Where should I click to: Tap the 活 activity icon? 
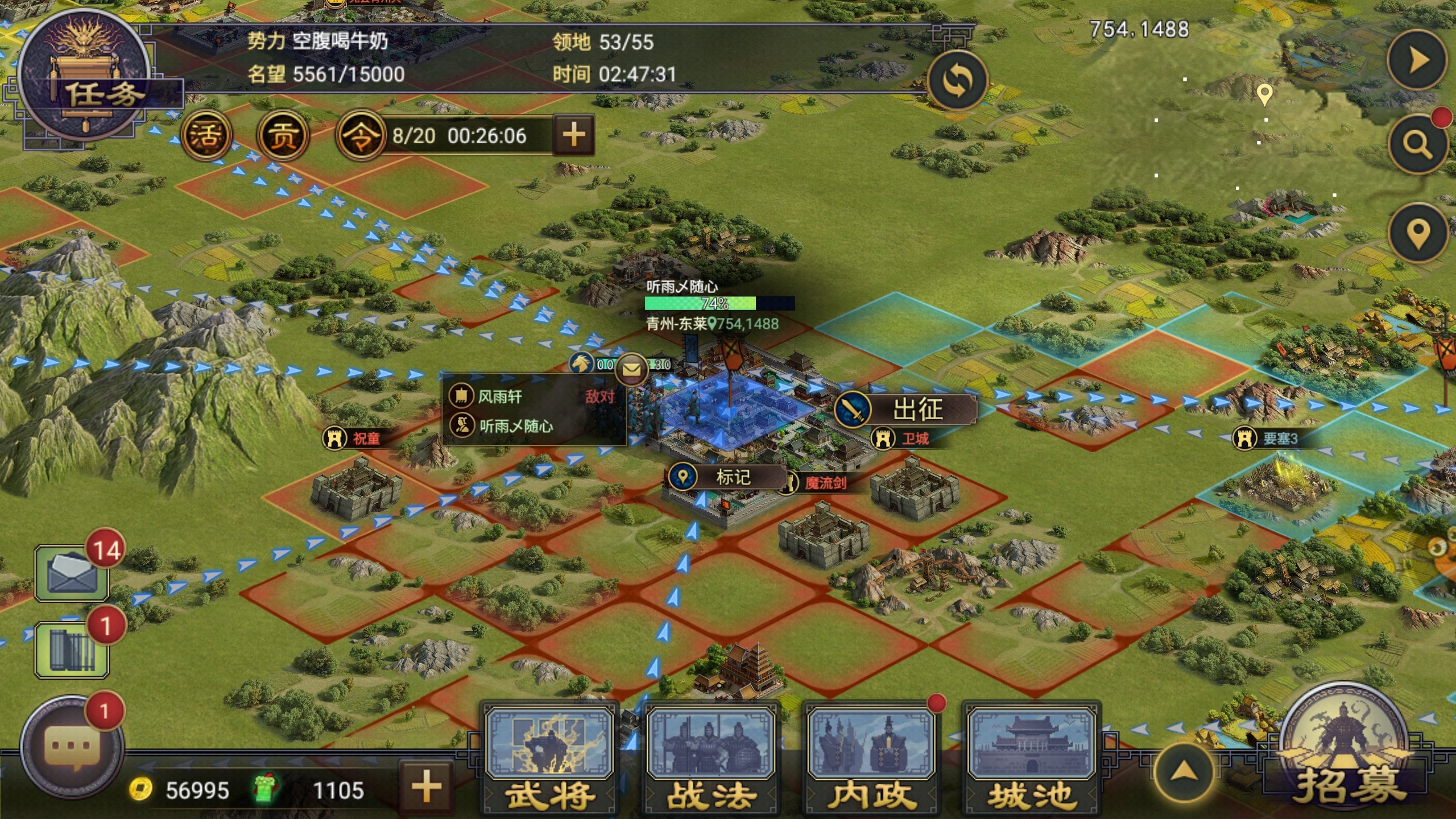click(x=206, y=135)
